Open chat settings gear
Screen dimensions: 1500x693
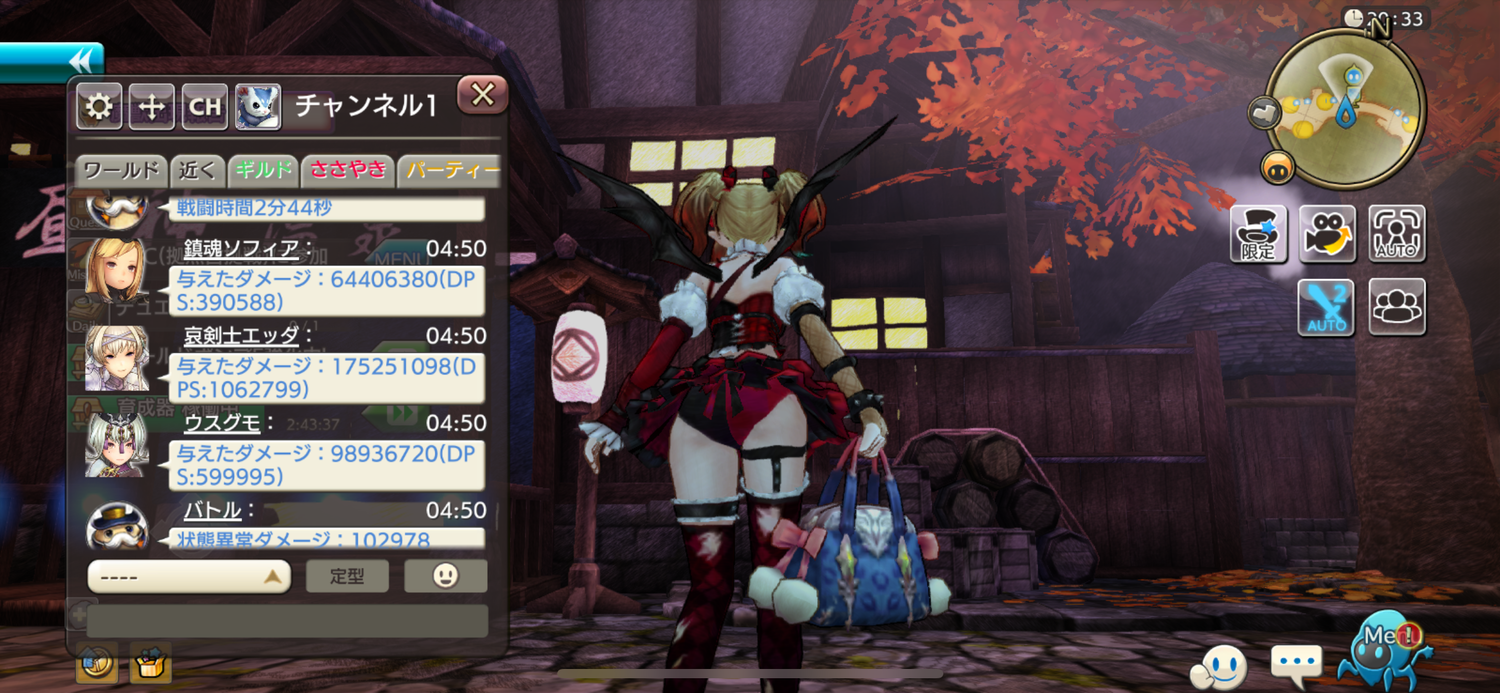tap(98, 107)
